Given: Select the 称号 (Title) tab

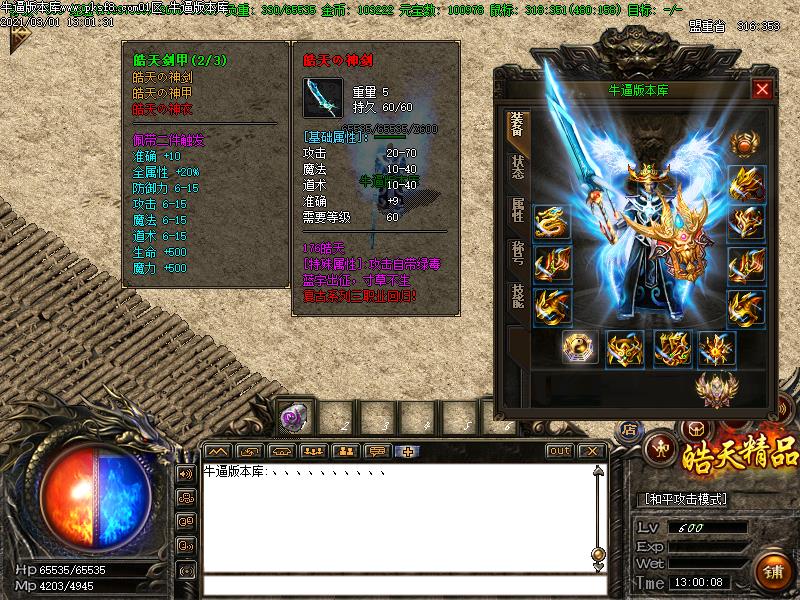Looking at the screenshot, I should (517, 252).
